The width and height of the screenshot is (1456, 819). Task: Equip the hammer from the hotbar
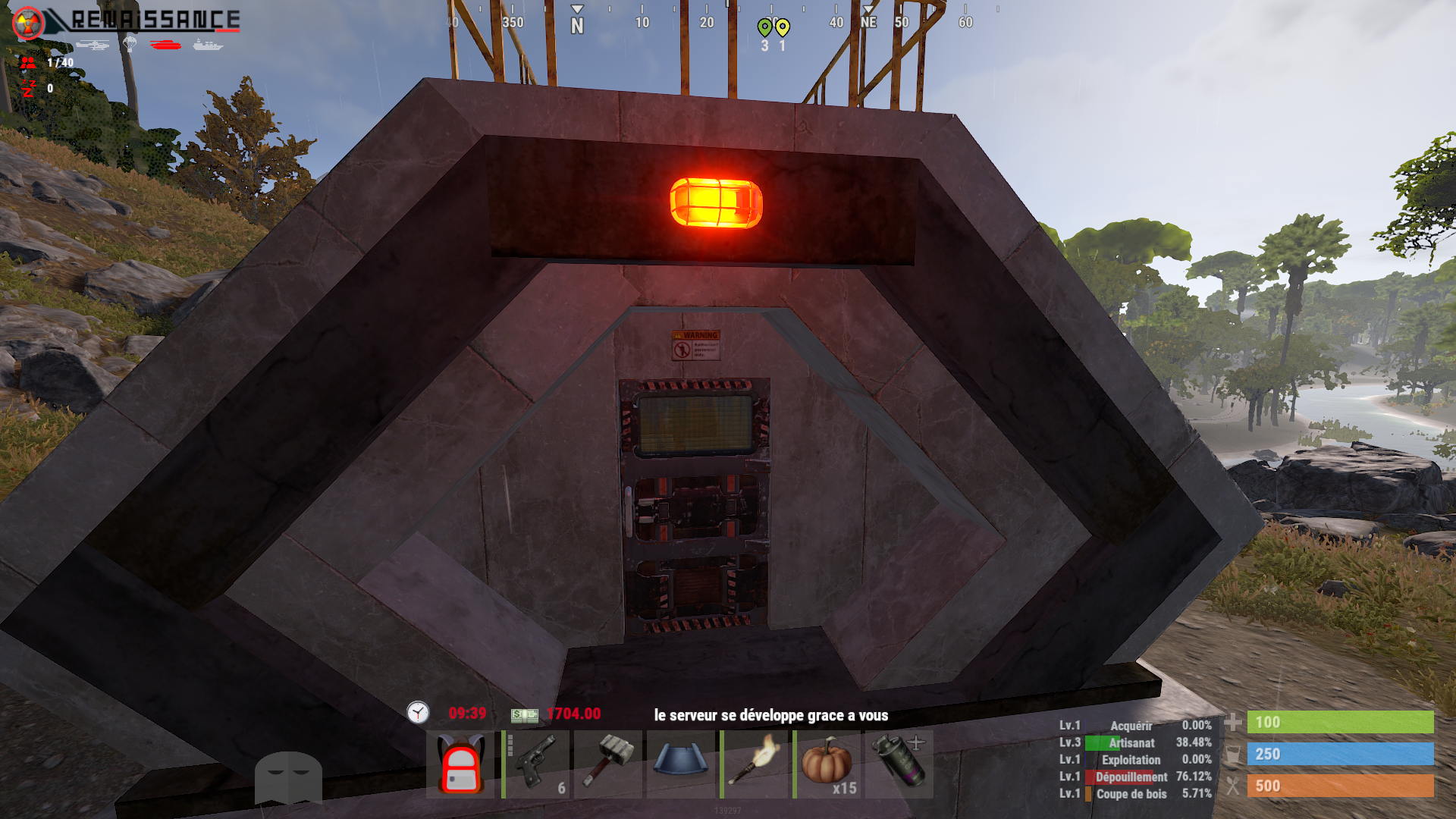(608, 764)
